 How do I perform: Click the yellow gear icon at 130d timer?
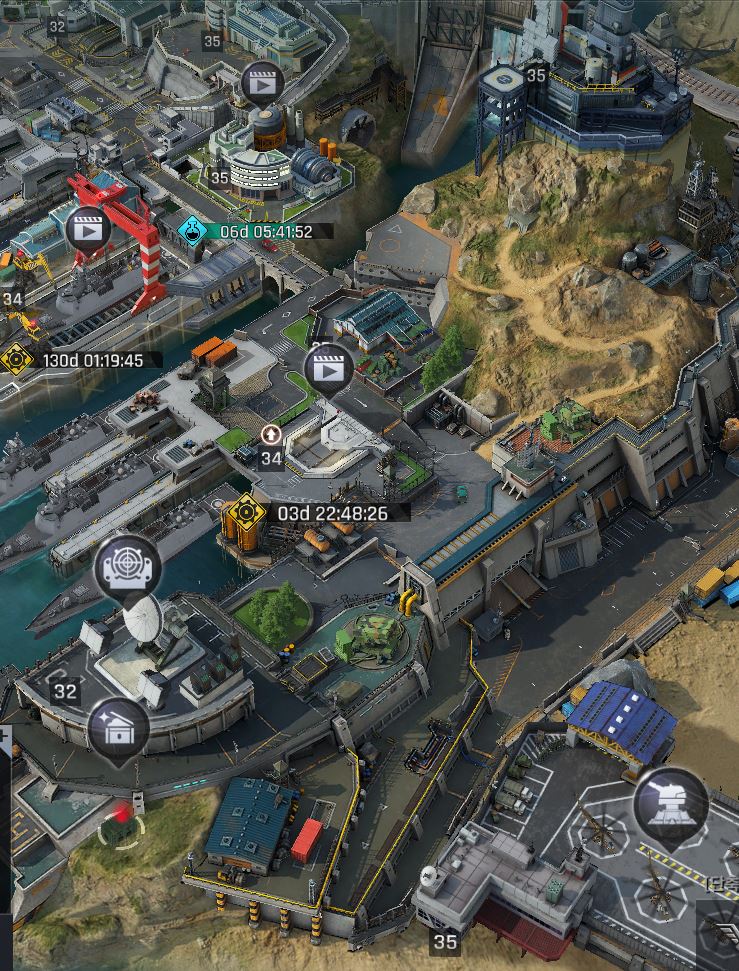[16, 359]
